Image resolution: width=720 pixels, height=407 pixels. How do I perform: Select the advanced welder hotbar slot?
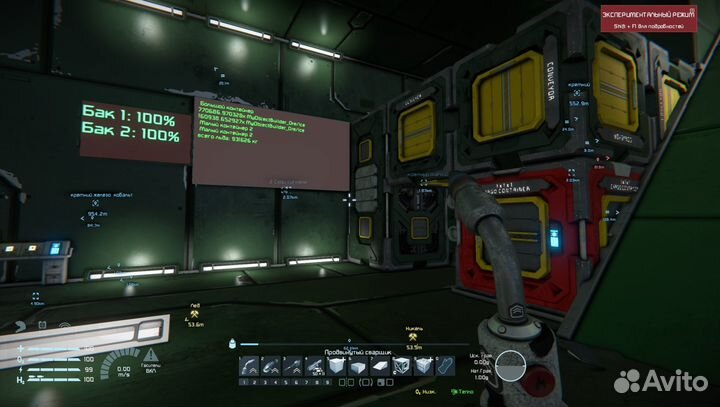click(253, 368)
